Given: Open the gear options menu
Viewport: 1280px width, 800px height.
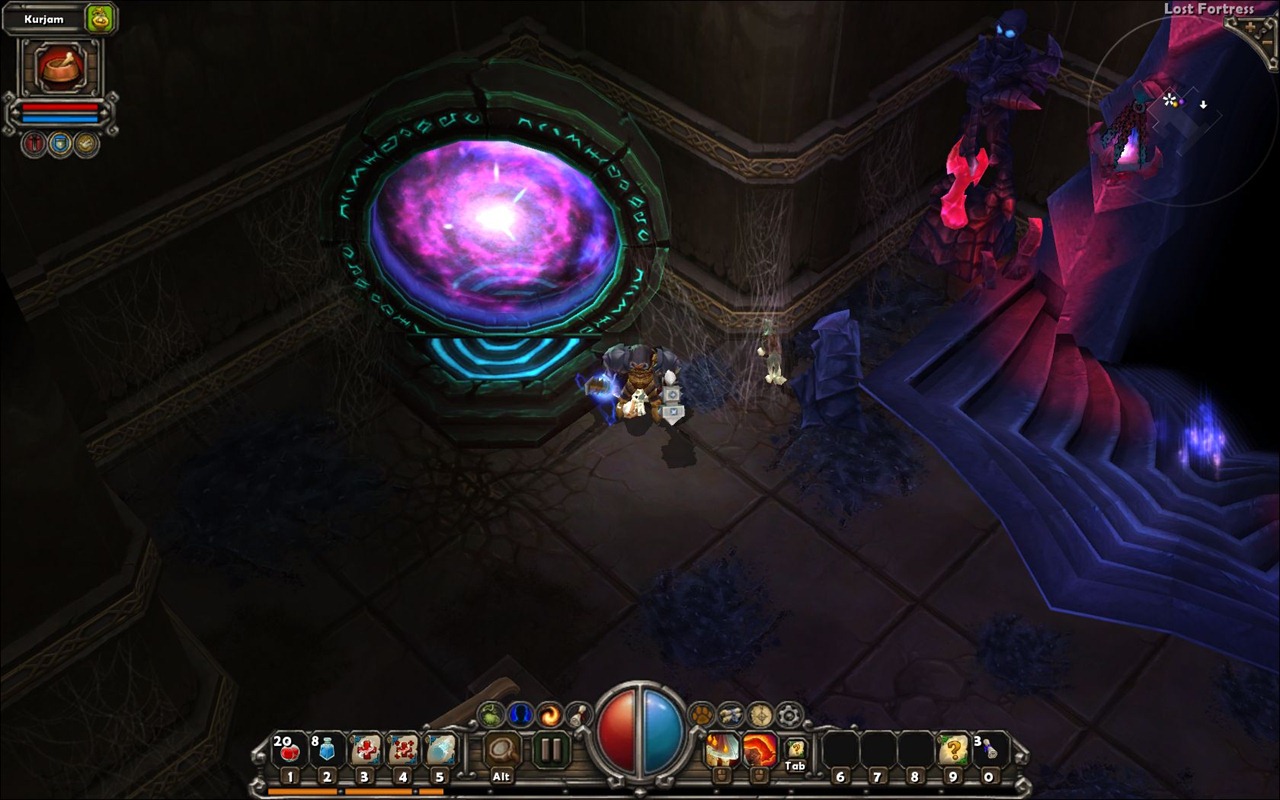Looking at the screenshot, I should (789, 715).
